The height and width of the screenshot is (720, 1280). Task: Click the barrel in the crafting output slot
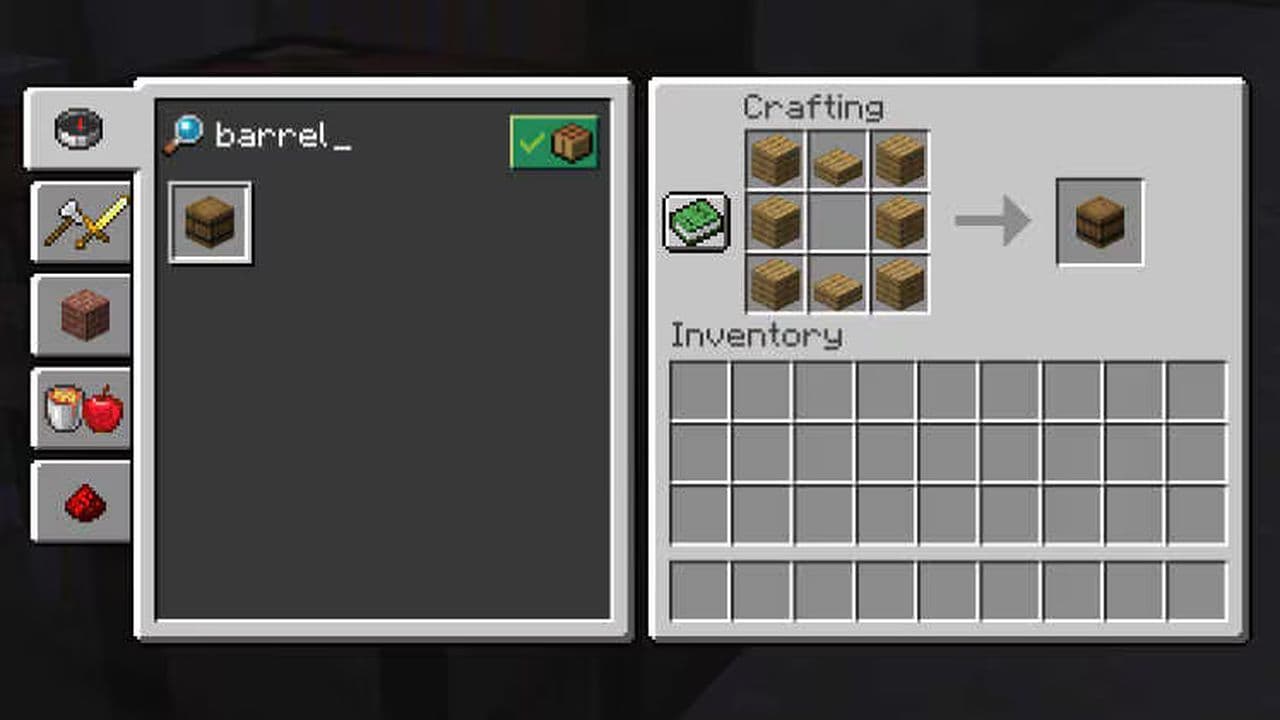[x=1099, y=222]
